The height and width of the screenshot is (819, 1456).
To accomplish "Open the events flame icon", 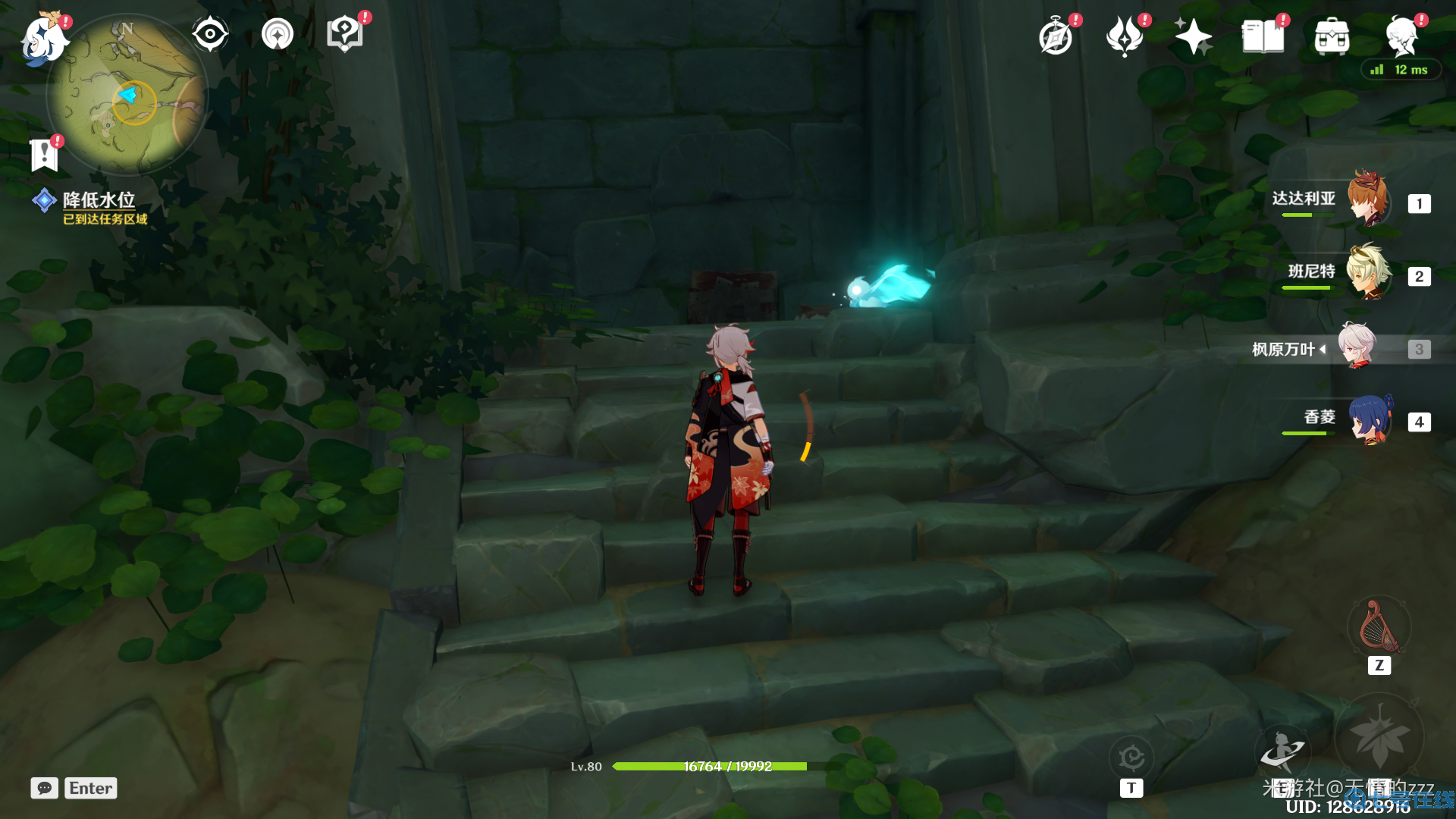I will click(1125, 37).
